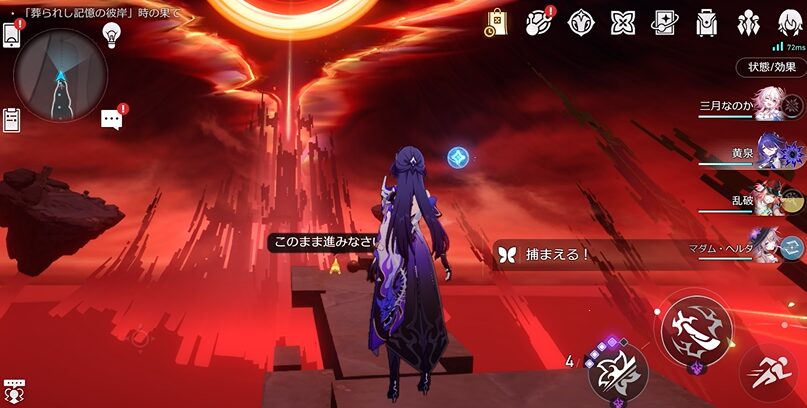This screenshot has width=807, height=408.
Task: Open the chat bubble messages
Action: click(x=111, y=119)
